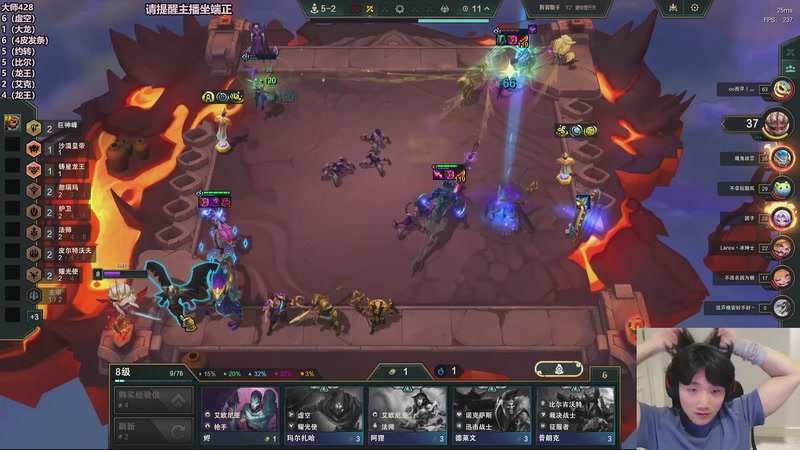800x450 pixels.
Task: Expand the +3 hidden traits button
Action: tap(34, 317)
